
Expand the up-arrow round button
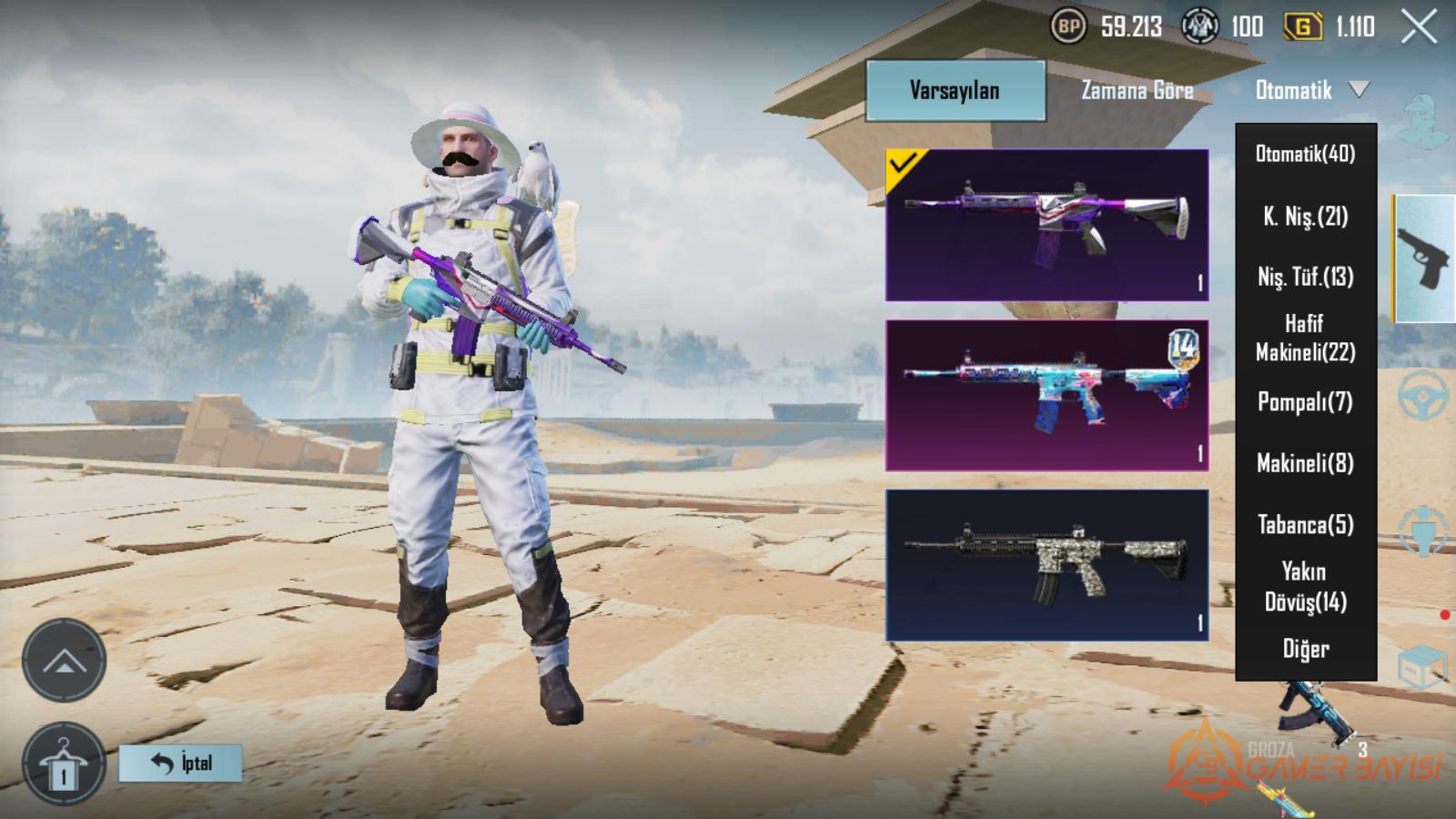coord(64,661)
